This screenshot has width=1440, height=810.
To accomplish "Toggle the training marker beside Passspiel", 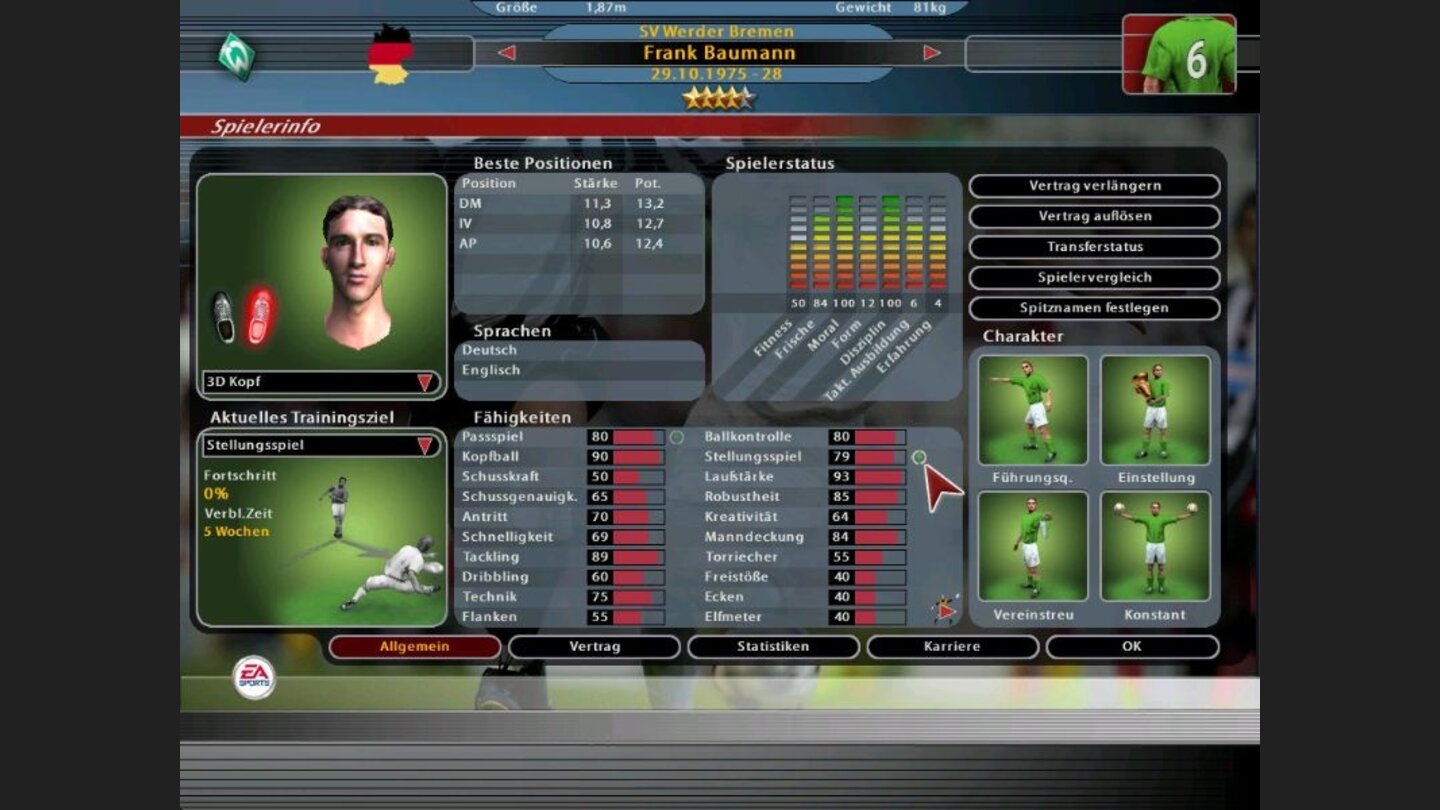I will coord(677,437).
